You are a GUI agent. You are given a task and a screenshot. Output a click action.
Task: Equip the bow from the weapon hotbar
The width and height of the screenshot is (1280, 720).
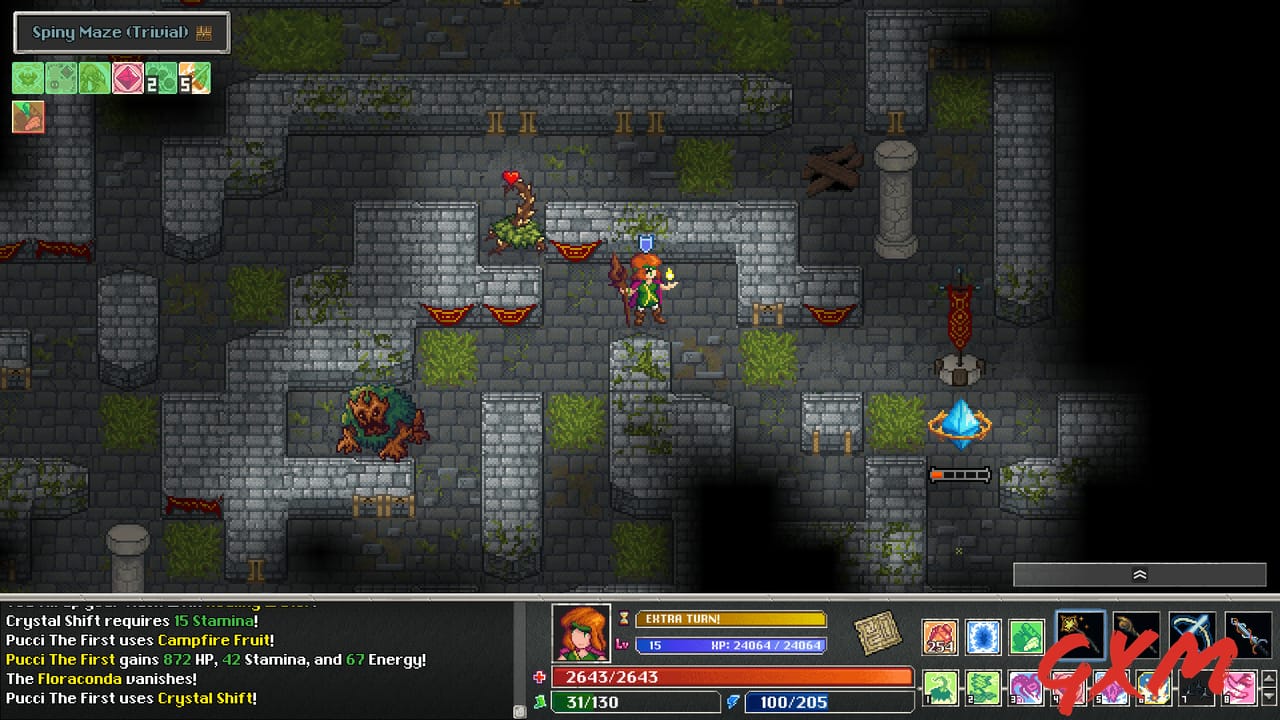click(1191, 633)
